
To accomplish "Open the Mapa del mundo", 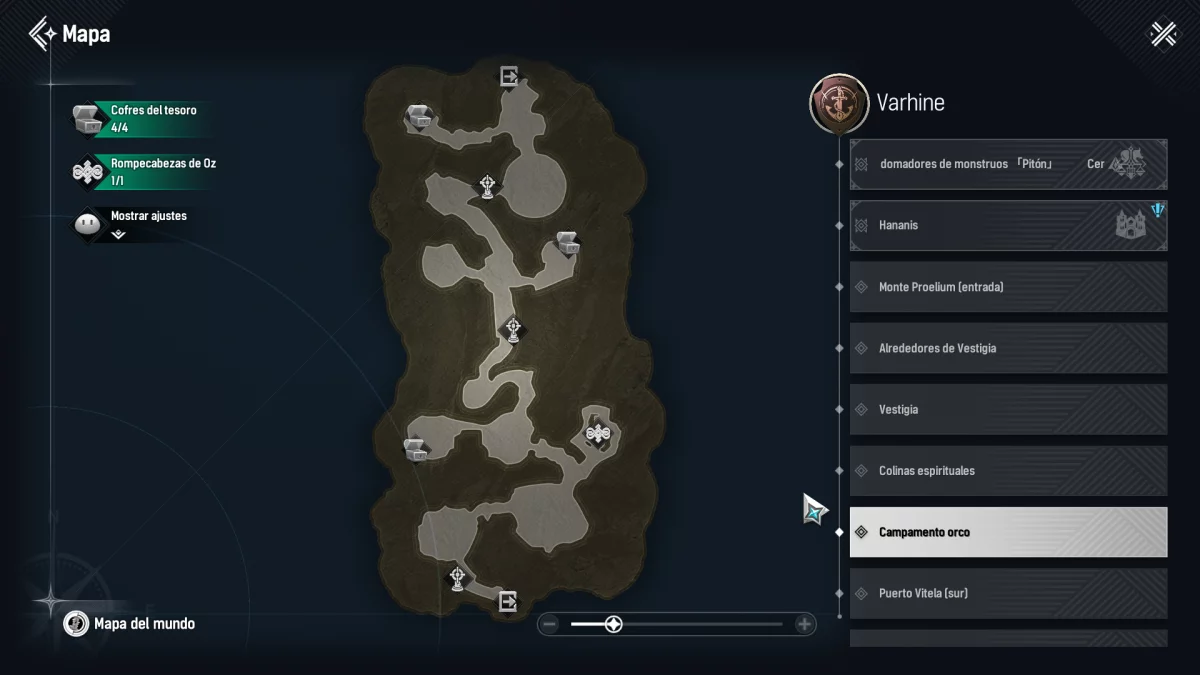I will [130, 624].
